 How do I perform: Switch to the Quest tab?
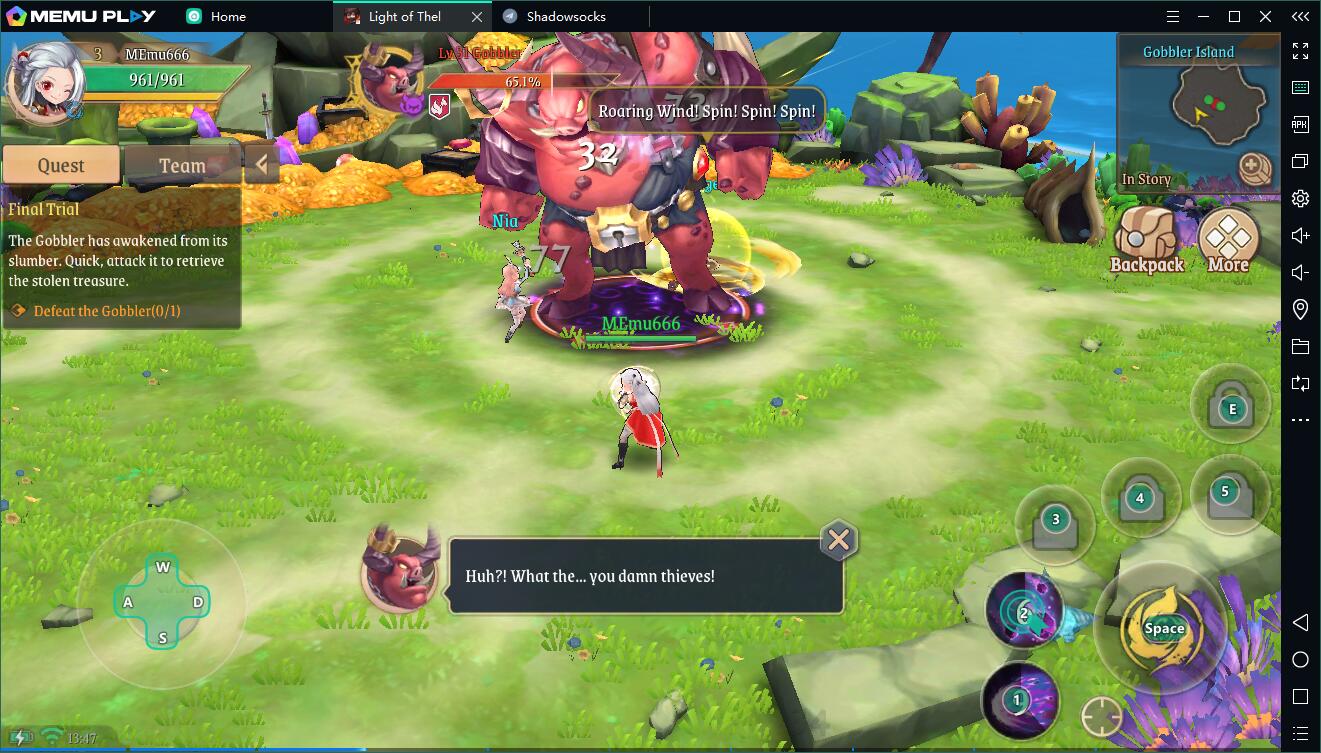(61, 165)
